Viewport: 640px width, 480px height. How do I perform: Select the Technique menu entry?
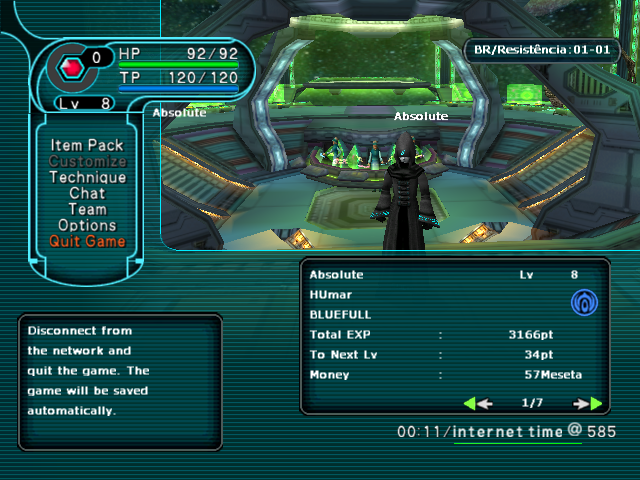(87, 178)
